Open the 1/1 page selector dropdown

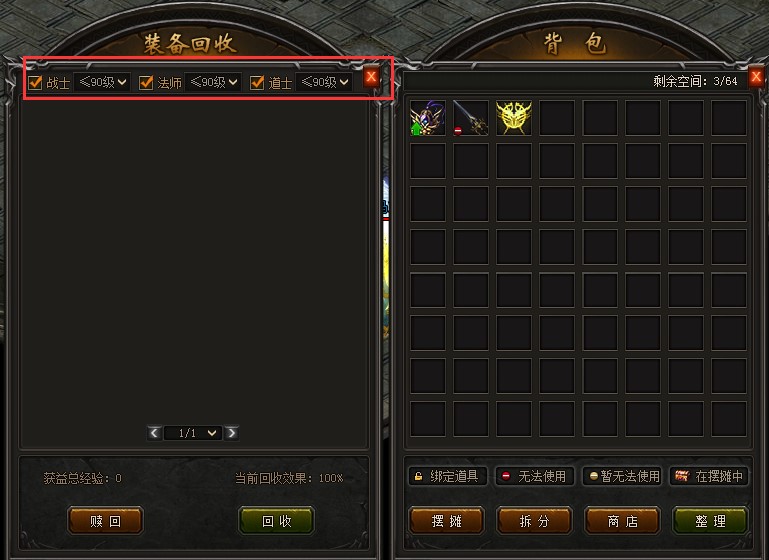(193, 433)
